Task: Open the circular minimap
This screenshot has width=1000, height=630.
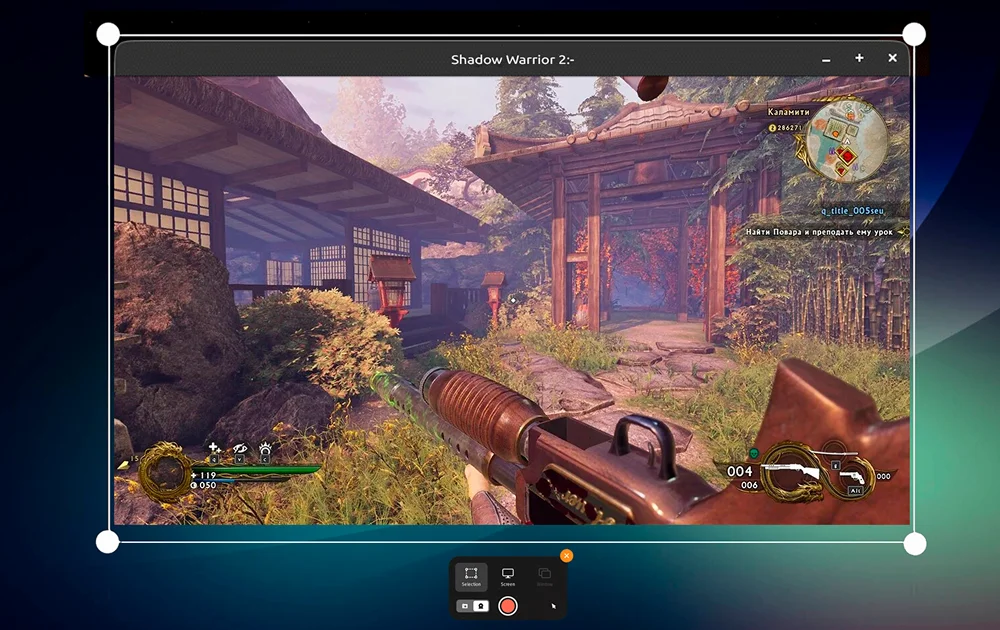Action: 846,141
